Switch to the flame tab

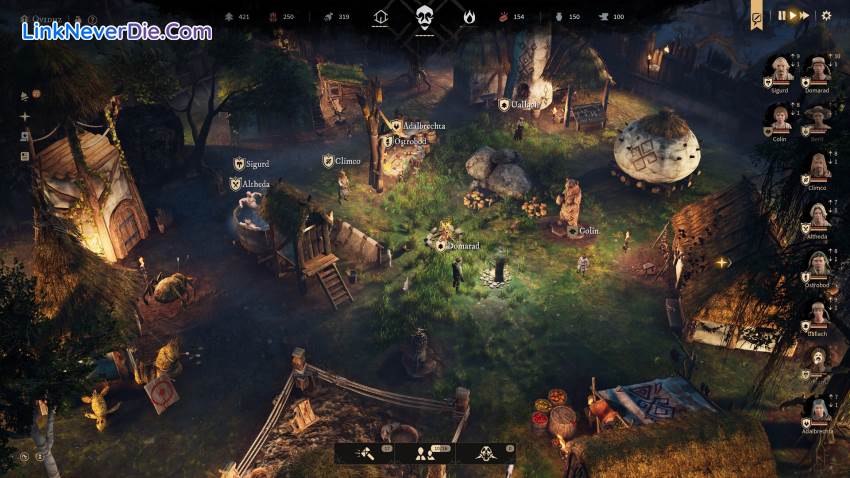pyautogui.click(x=469, y=16)
